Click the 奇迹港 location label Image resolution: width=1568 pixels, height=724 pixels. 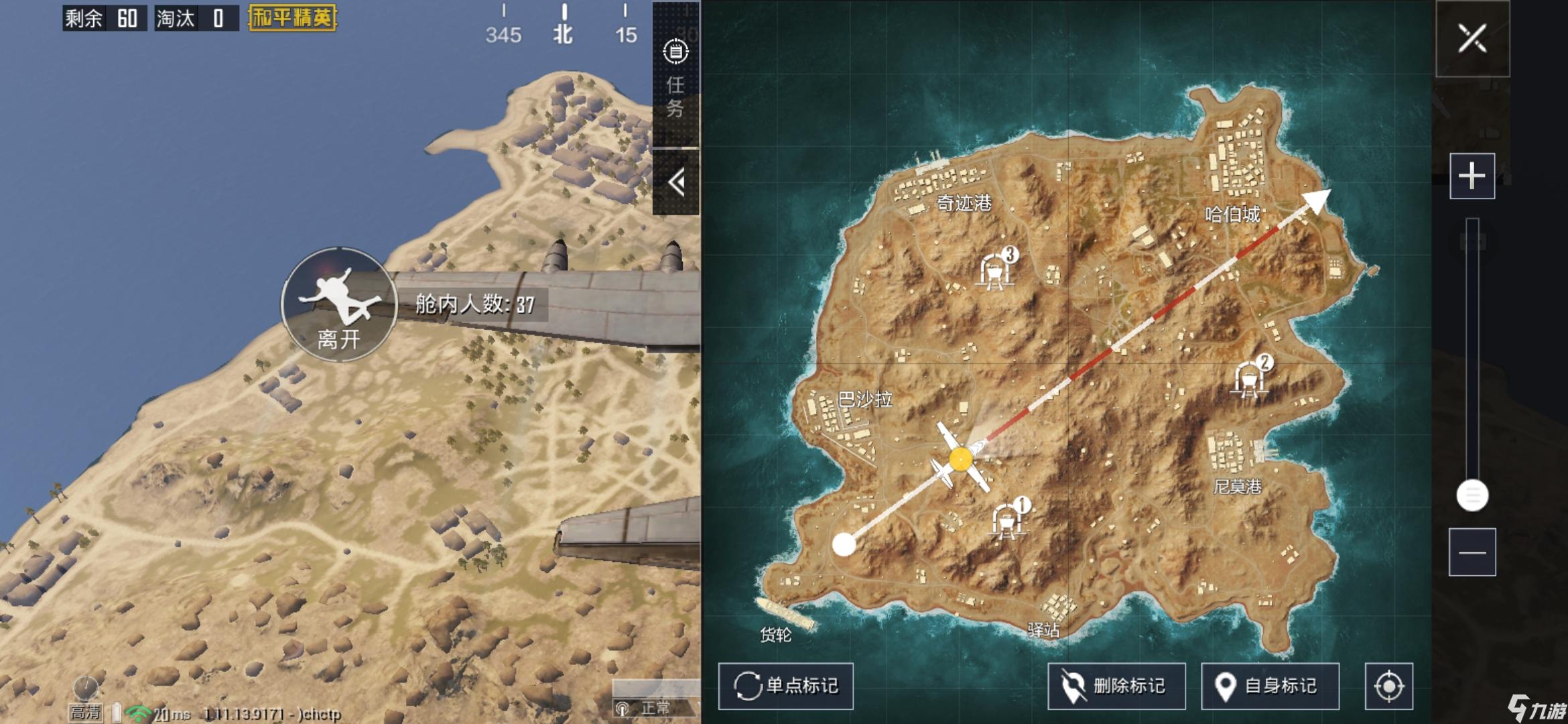964,202
